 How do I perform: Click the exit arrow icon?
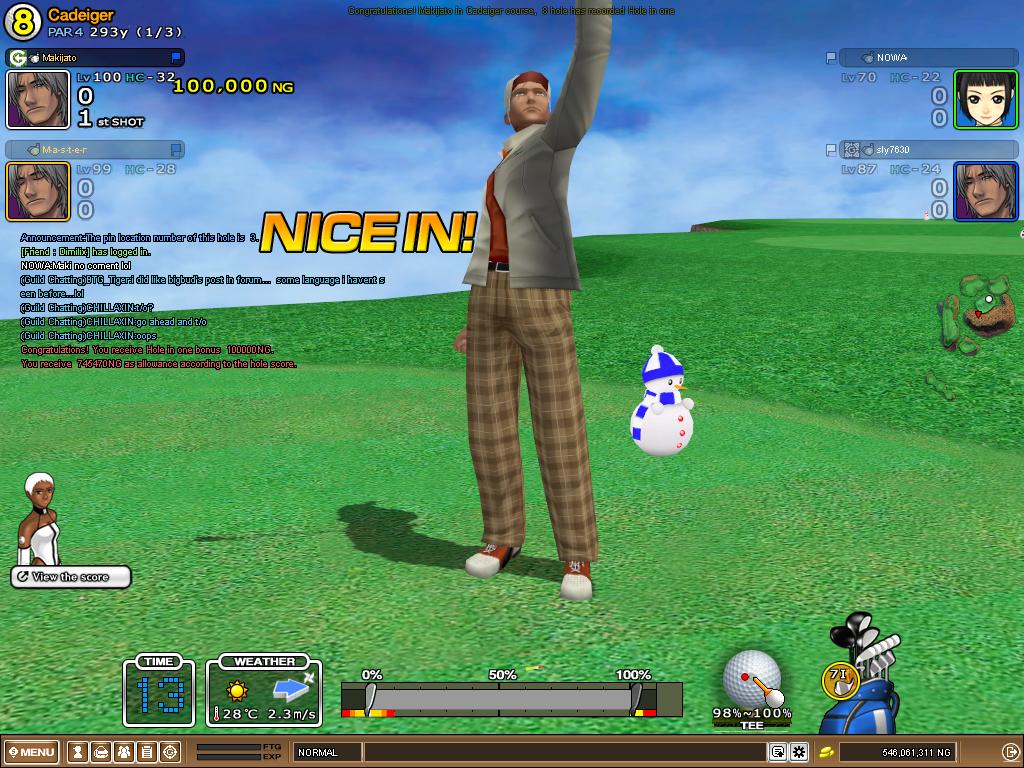point(1009,752)
